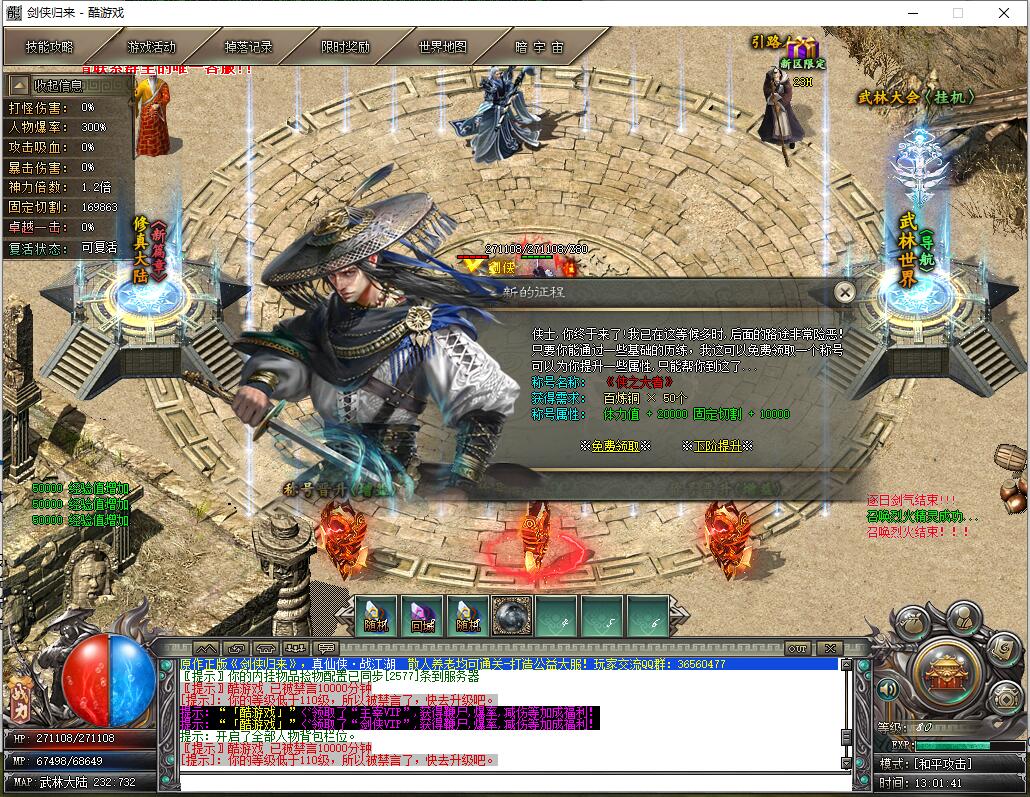
Task: Show the 掉落记录 drop records
Action: (248, 47)
